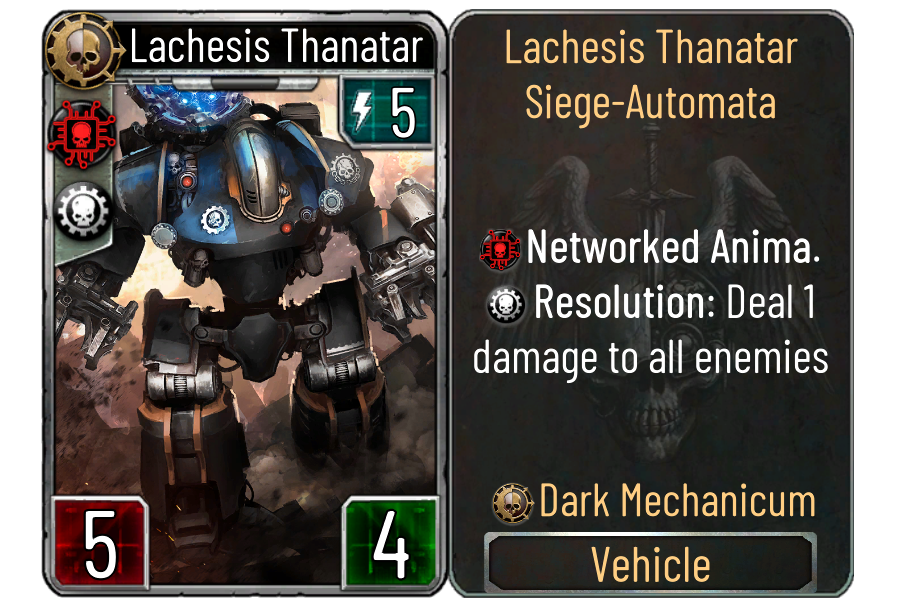This screenshot has width=900, height=600.
Task: Select the Vehicle type label box
Action: click(650, 564)
